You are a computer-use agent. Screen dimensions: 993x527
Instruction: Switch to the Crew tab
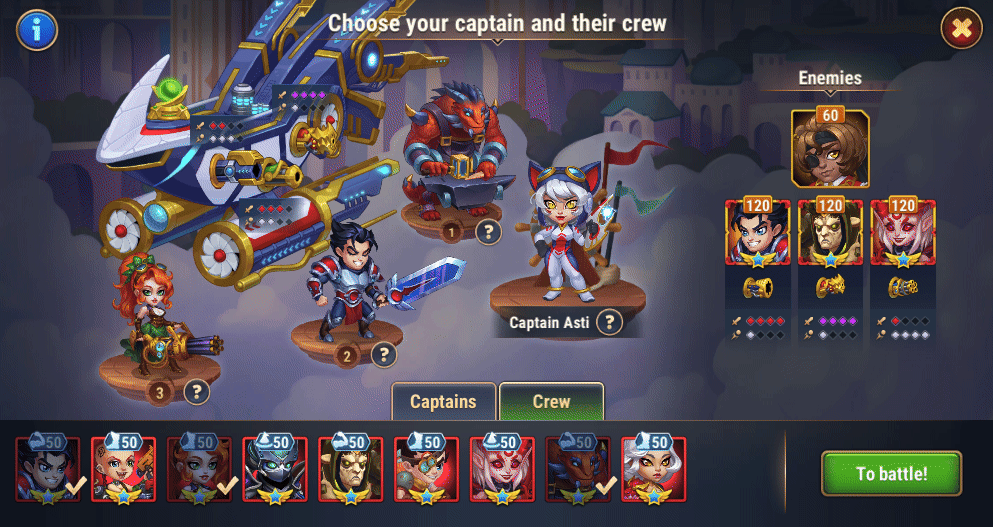point(551,402)
